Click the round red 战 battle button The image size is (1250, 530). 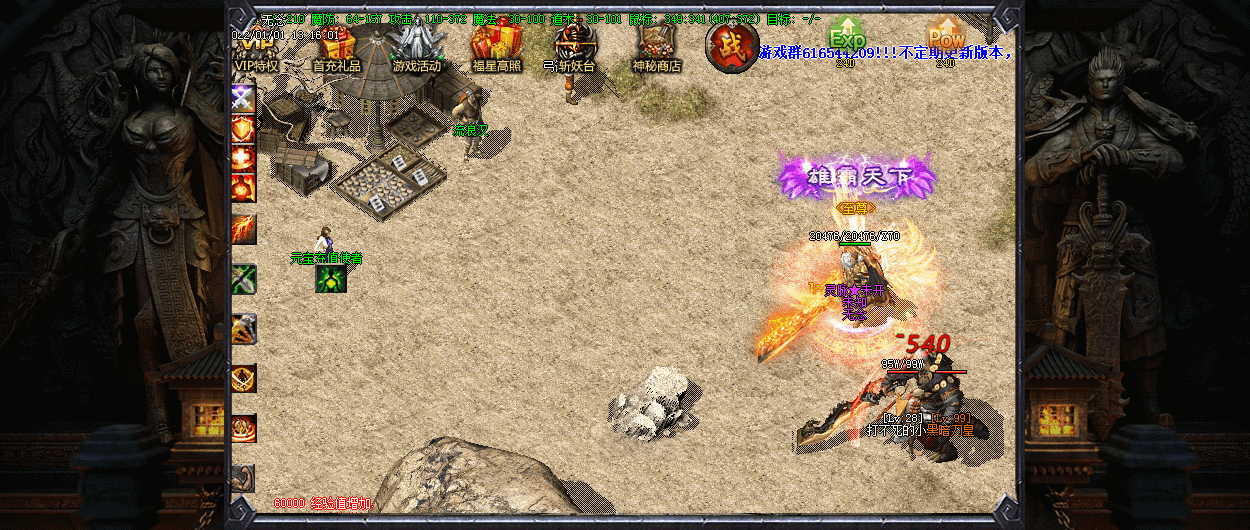click(x=731, y=46)
